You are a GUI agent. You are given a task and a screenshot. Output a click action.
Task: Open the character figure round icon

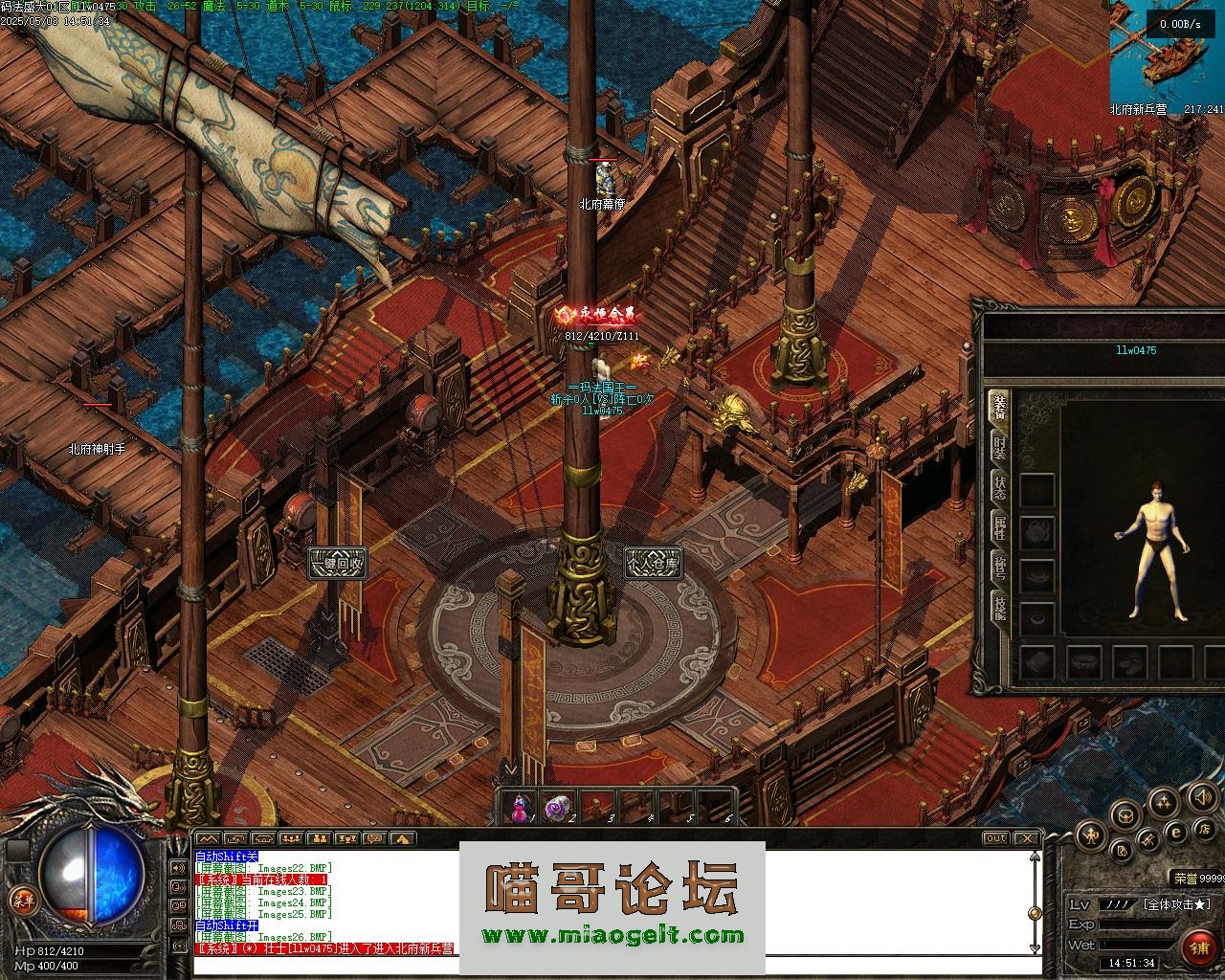tap(1091, 835)
